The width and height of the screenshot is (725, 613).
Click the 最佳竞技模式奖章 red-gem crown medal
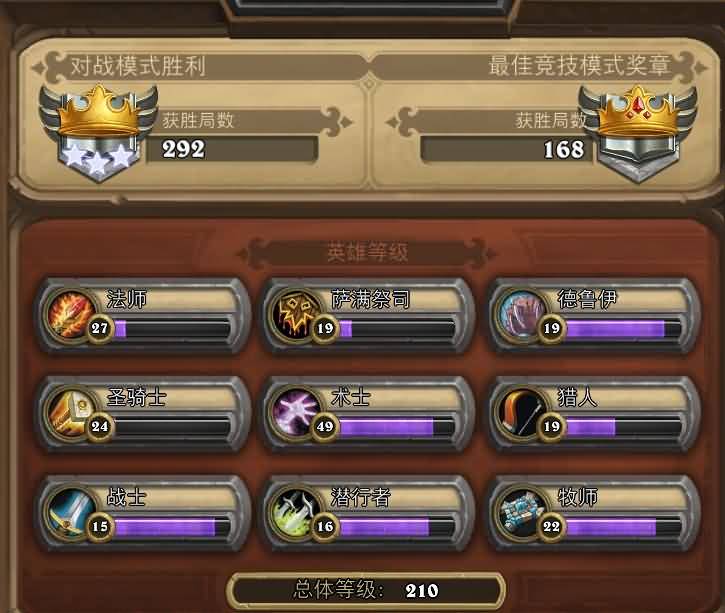point(637,132)
